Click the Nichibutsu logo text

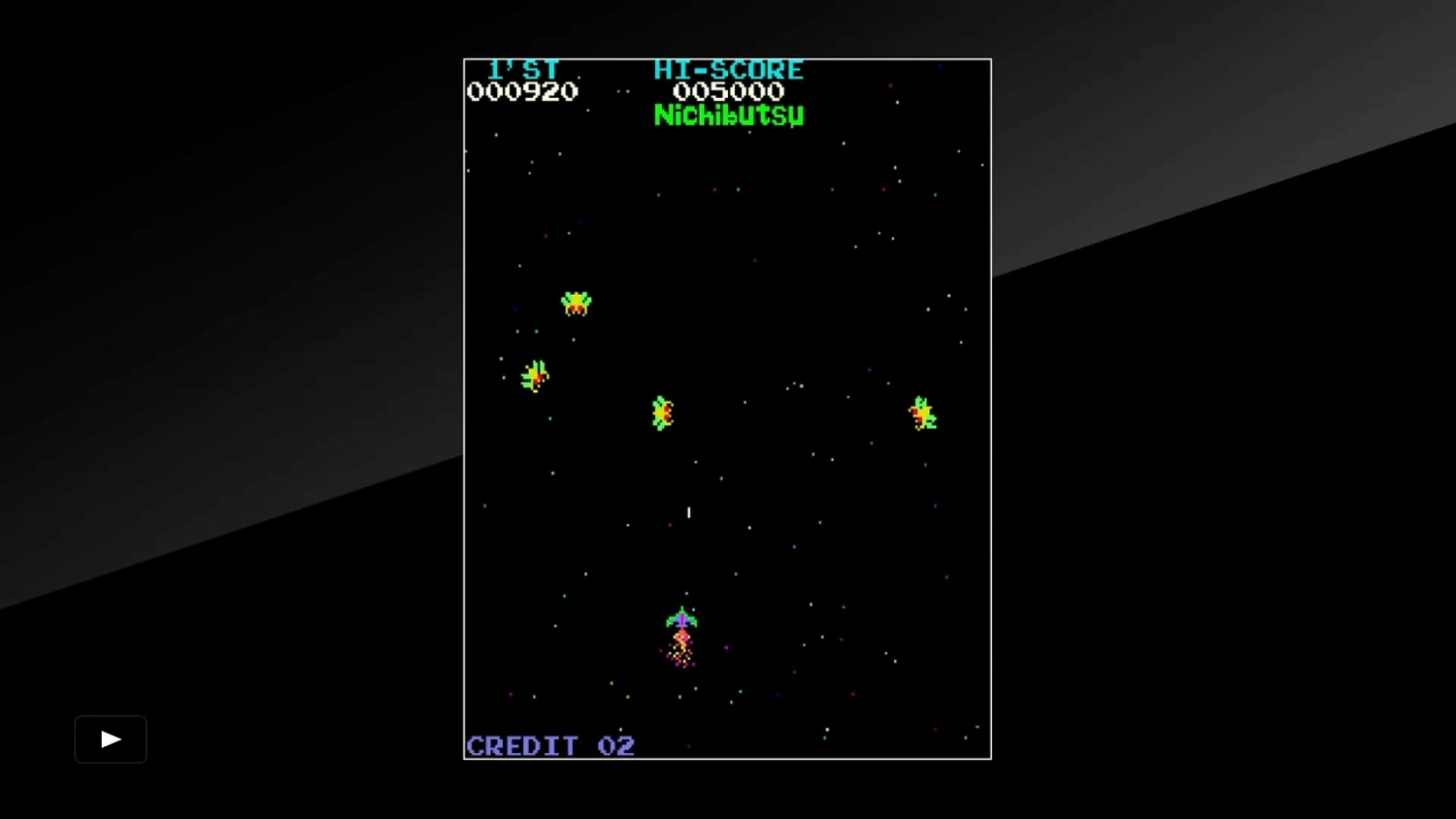click(x=729, y=115)
